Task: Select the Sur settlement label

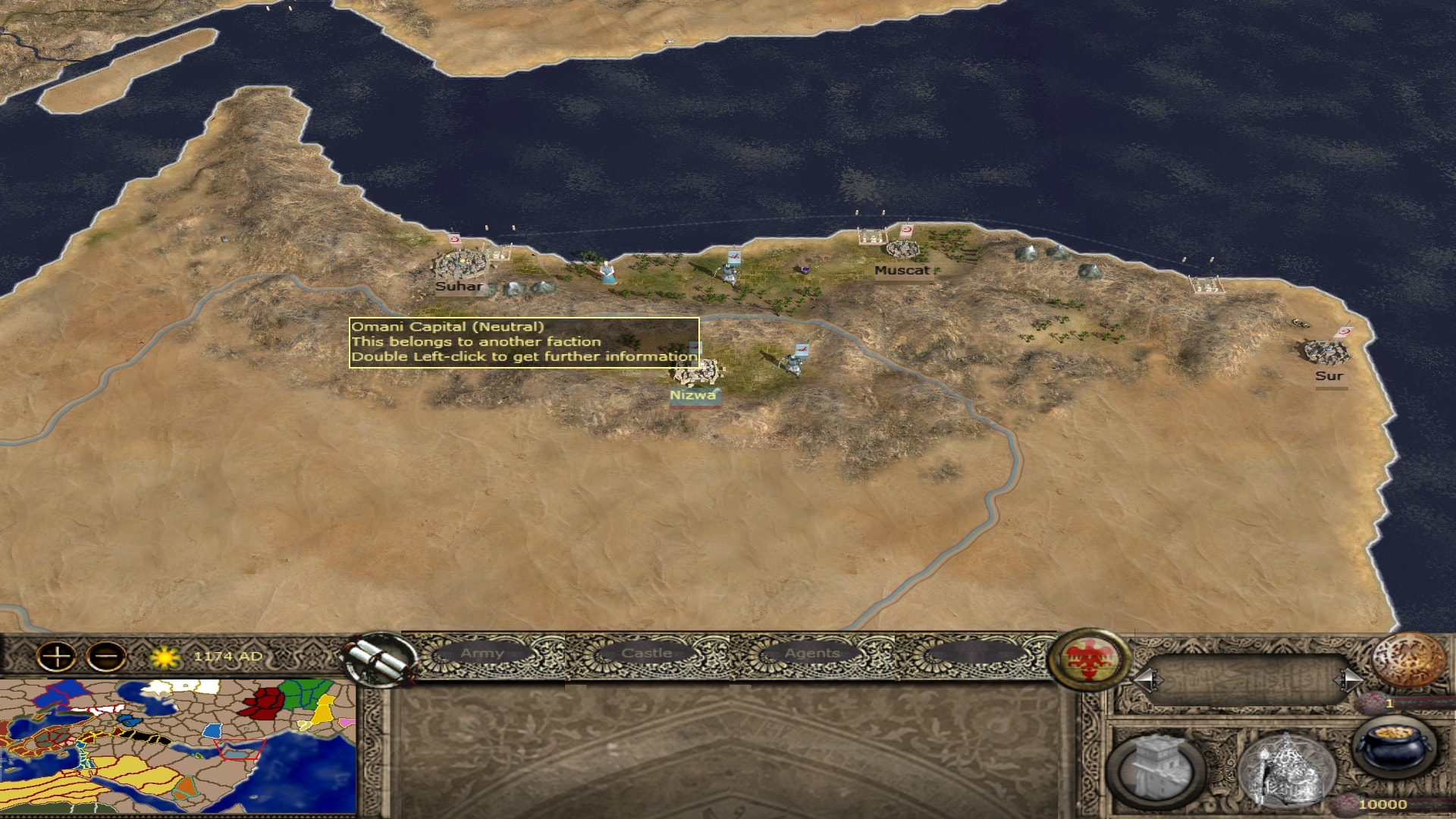Action: click(x=1329, y=376)
